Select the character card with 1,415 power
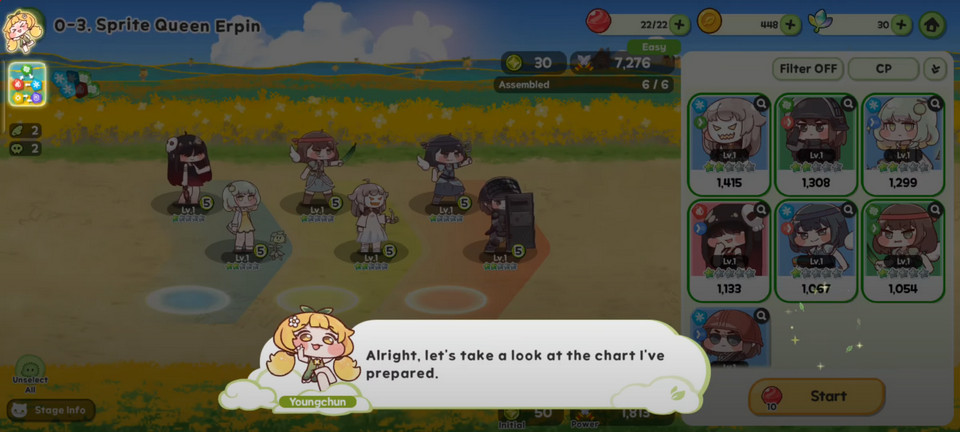Image resolution: width=960 pixels, height=432 pixels. click(x=729, y=143)
